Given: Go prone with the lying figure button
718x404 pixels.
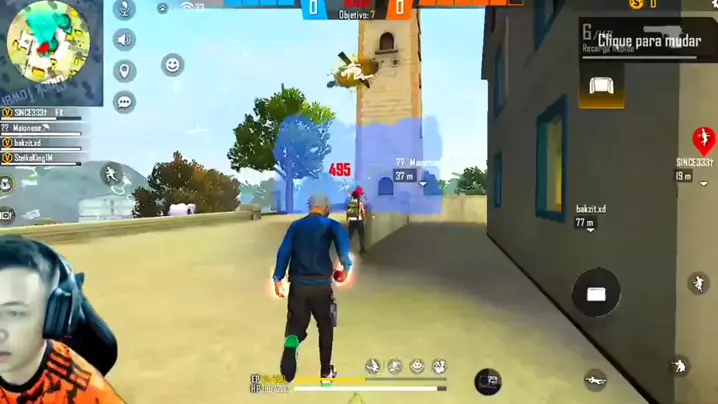Looking at the screenshot, I should (596, 380).
